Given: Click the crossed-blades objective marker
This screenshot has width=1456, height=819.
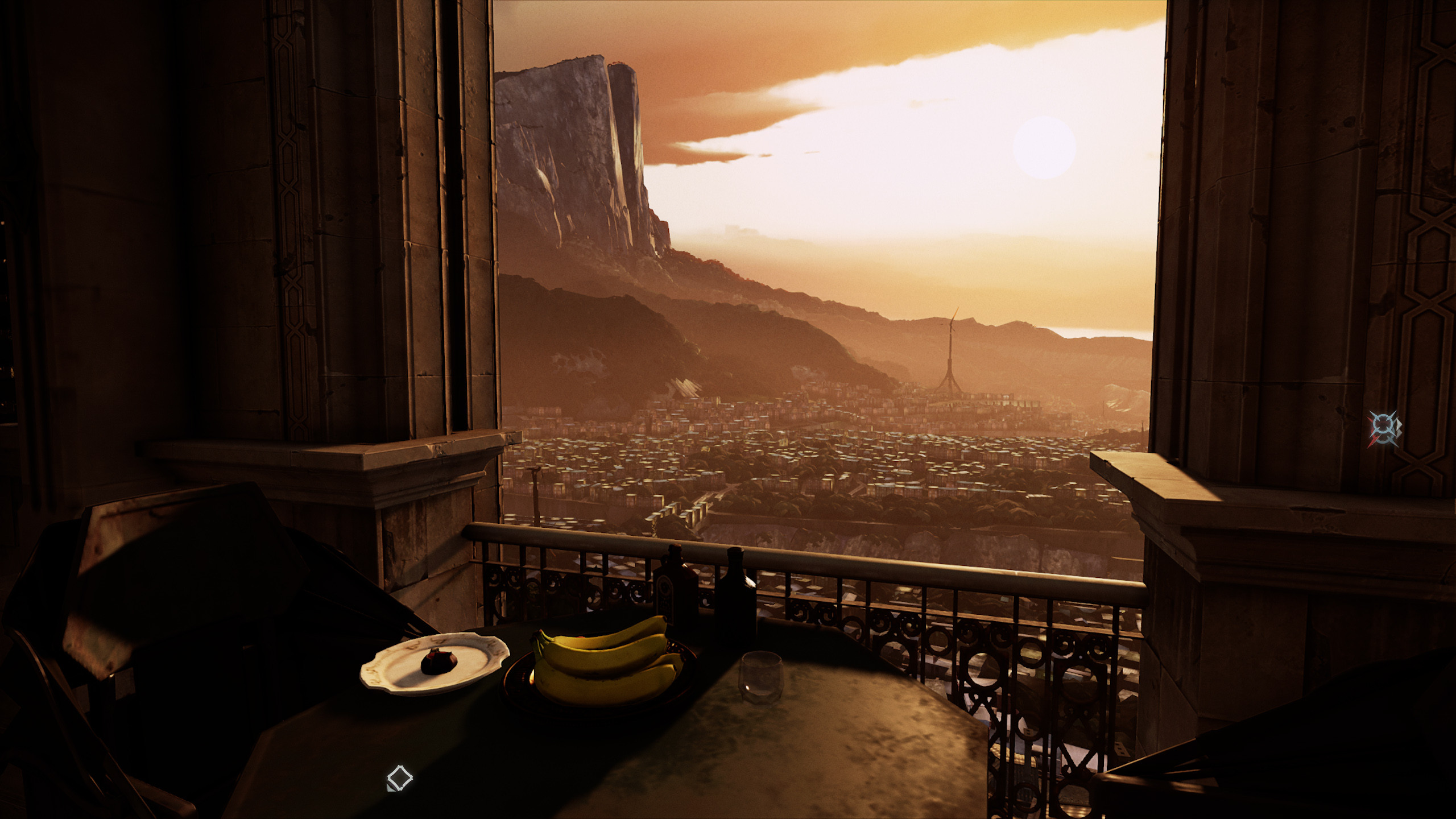Looking at the screenshot, I should (1384, 428).
